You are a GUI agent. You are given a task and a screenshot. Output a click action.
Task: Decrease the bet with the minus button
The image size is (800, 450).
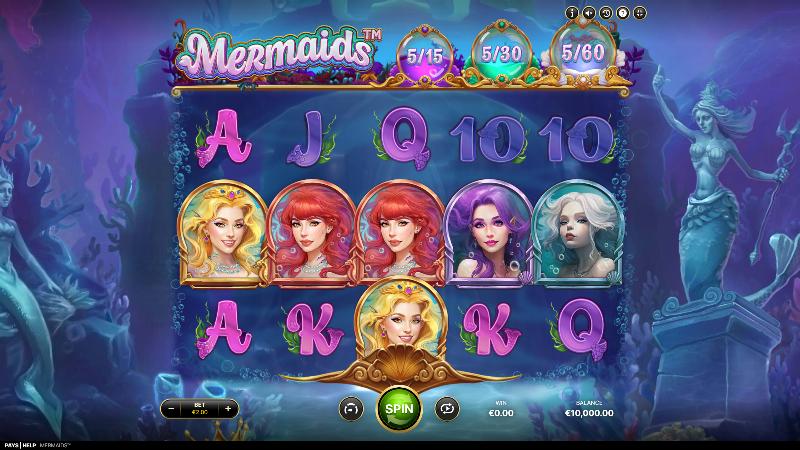(x=170, y=408)
